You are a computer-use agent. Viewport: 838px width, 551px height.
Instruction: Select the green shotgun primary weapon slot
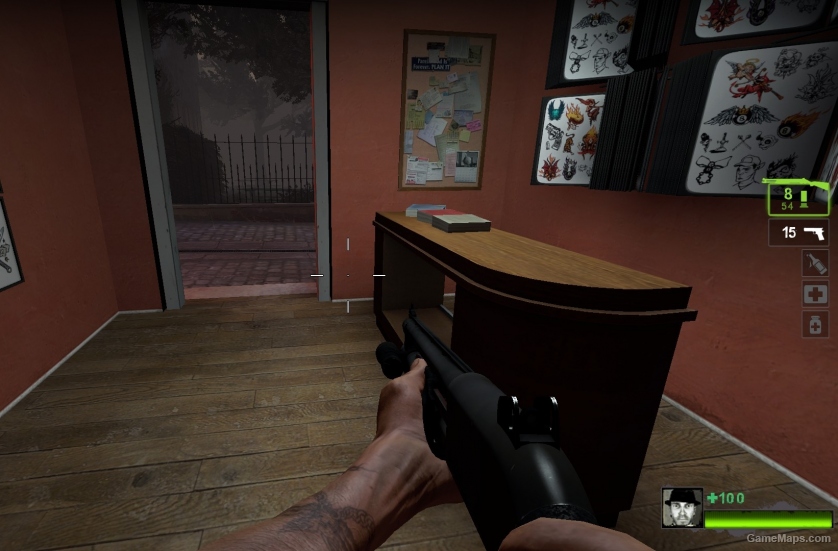click(798, 197)
